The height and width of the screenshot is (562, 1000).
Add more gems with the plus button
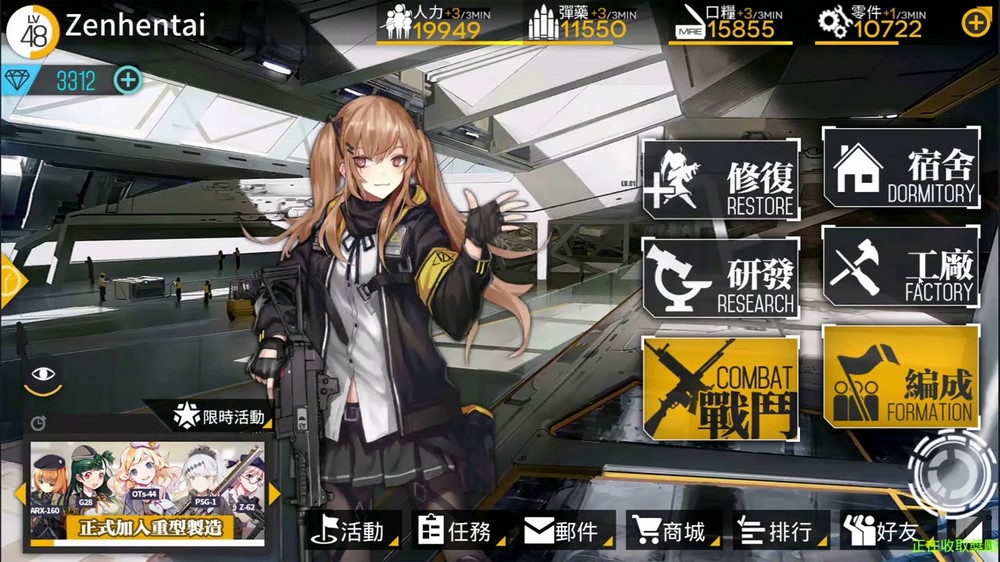[x=128, y=80]
